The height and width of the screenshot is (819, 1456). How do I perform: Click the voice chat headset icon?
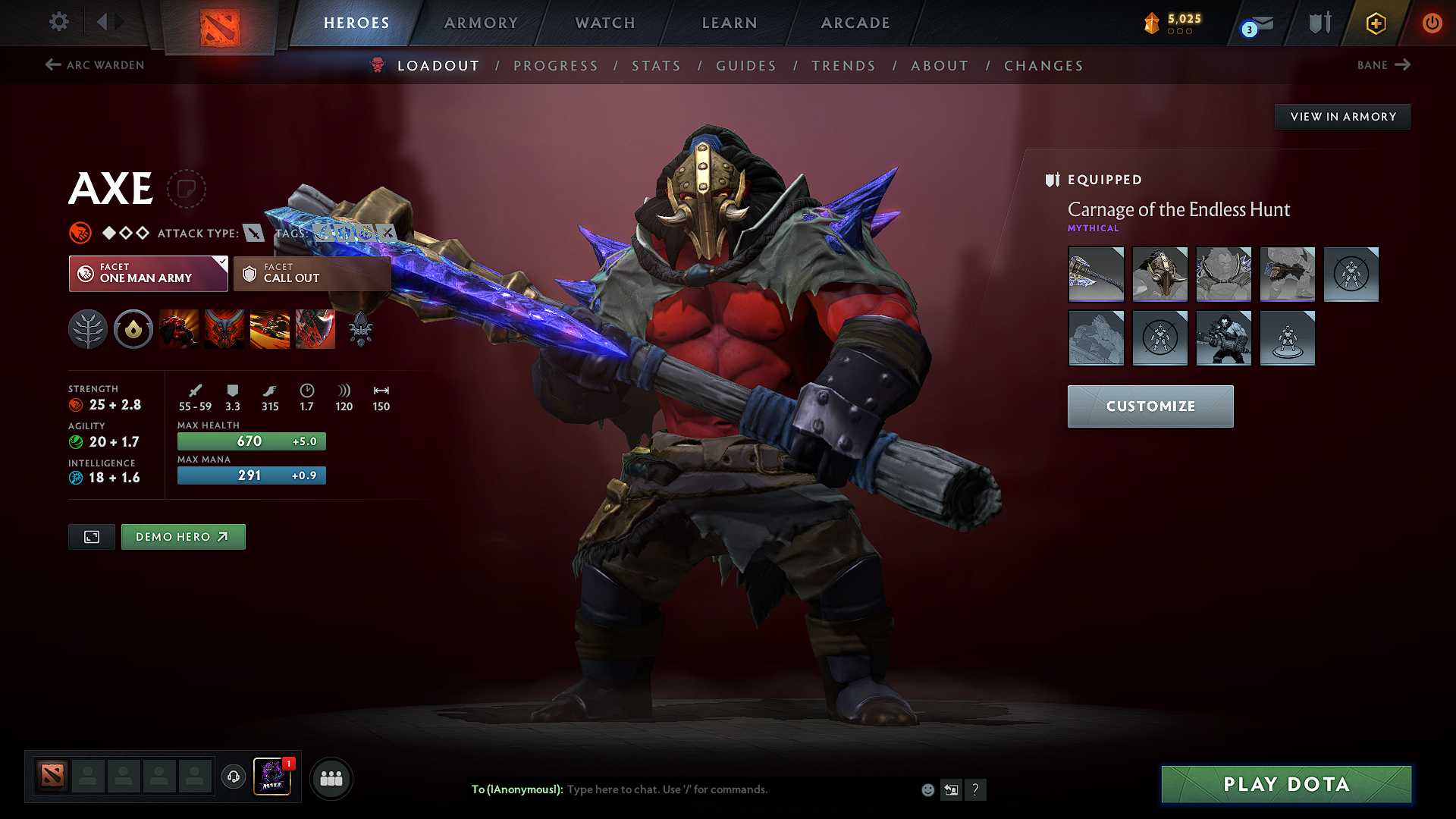[x=233, y=778]
